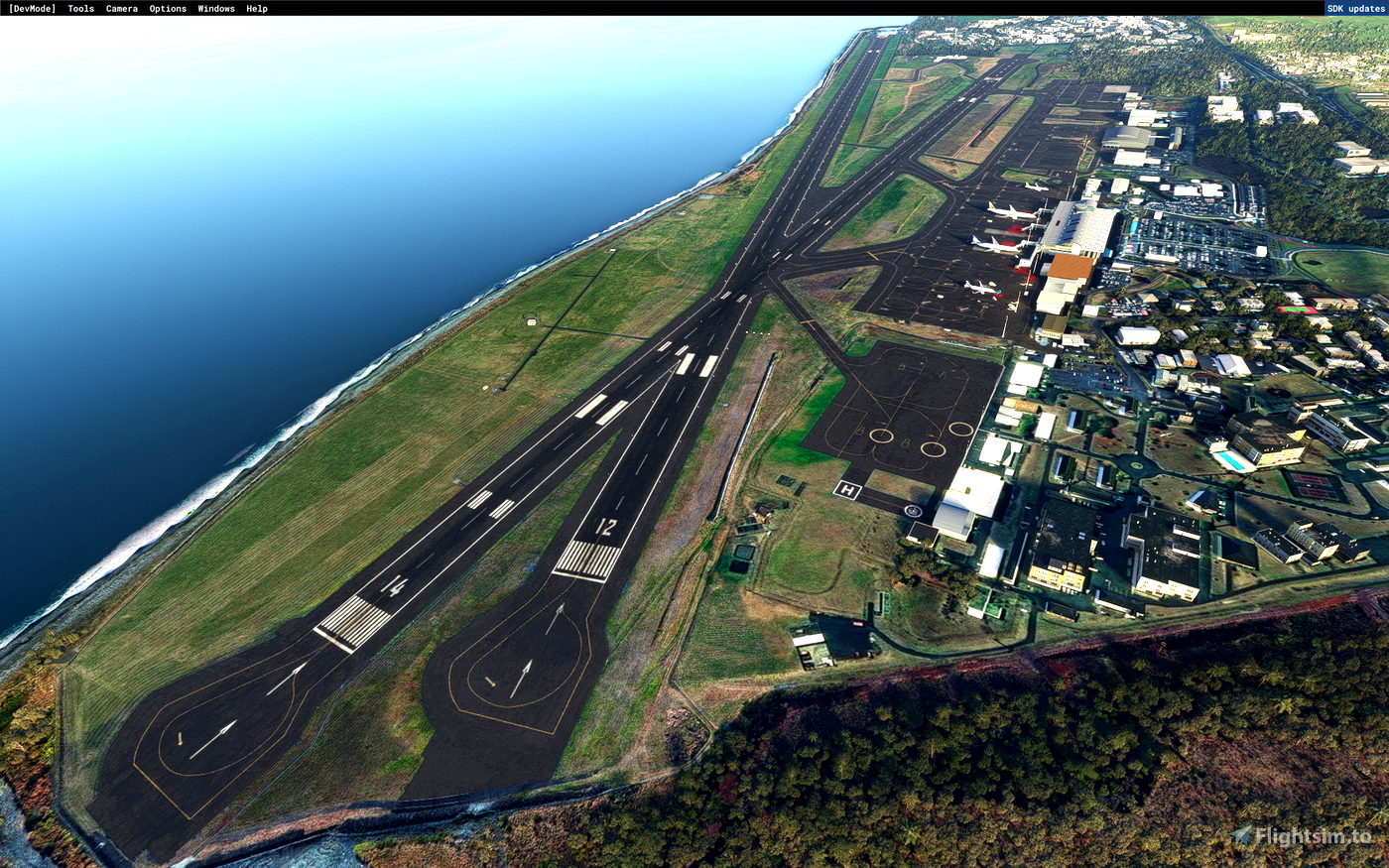
Task: Open the Tools menu
Action: click(78, 8)
